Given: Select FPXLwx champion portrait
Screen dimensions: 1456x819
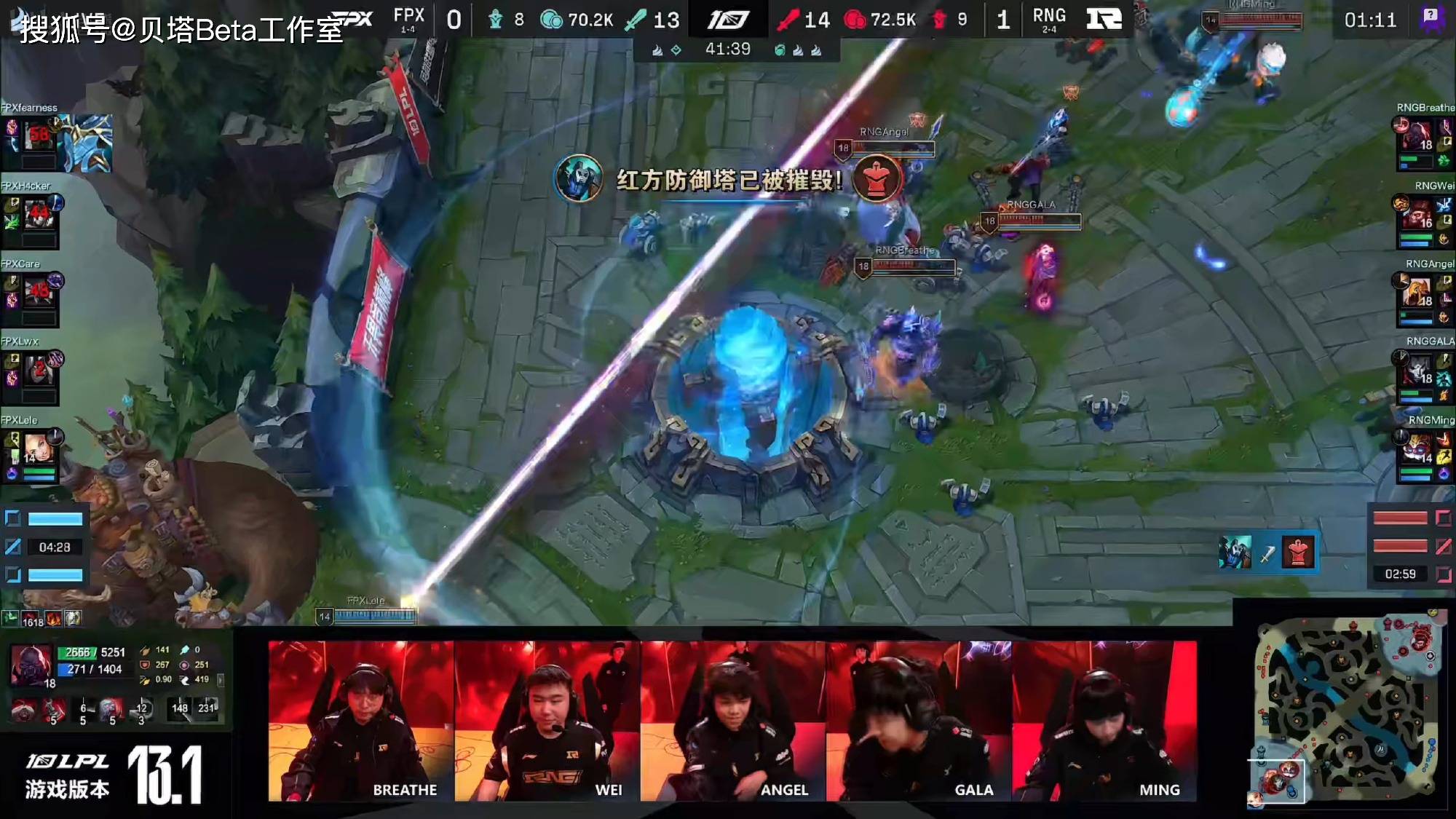Looking at the screenshot, I should tap(39, 371).
